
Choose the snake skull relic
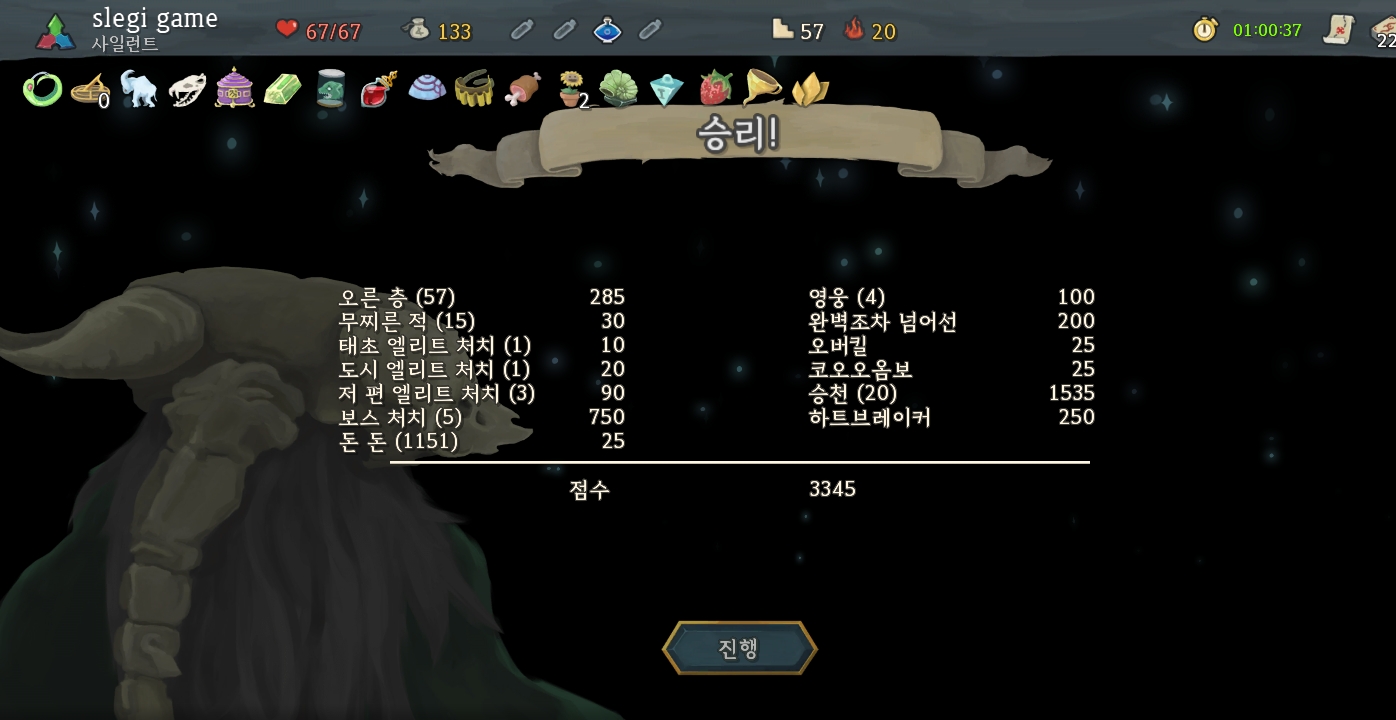[186, 90]
